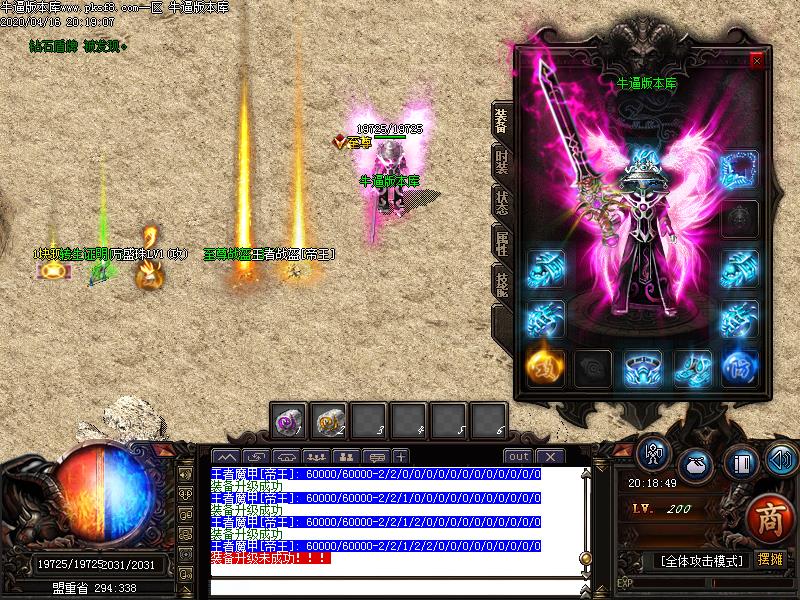Select the 技能 skills tab
Screen dimensions: 800x600
(502, 282)
